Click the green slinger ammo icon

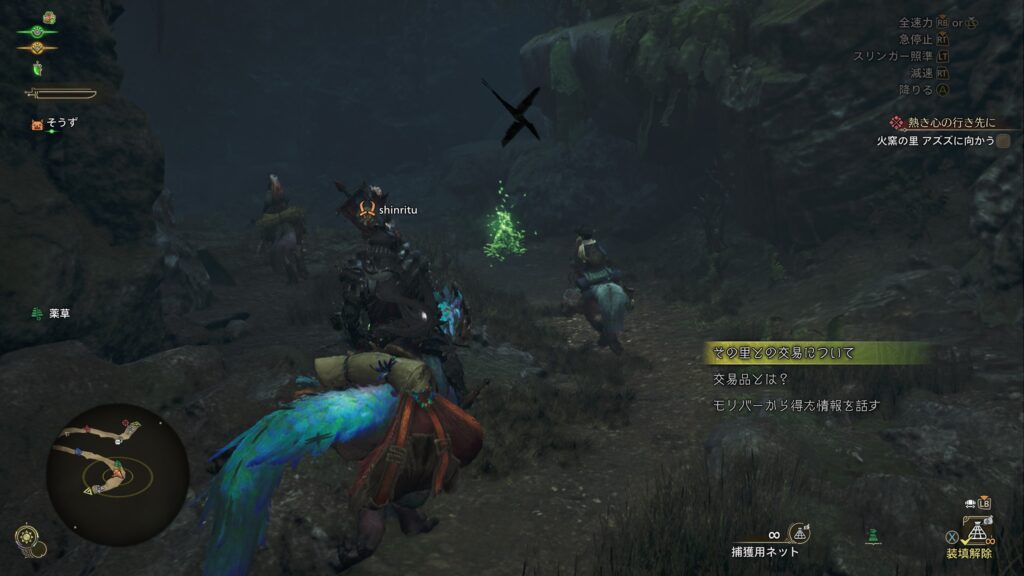tap(874, 537)
